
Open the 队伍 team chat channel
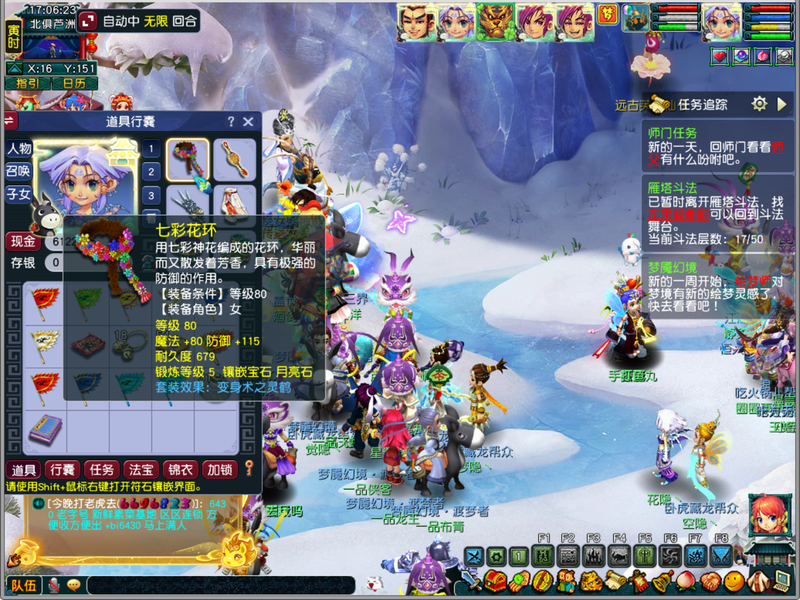point(24,585)
